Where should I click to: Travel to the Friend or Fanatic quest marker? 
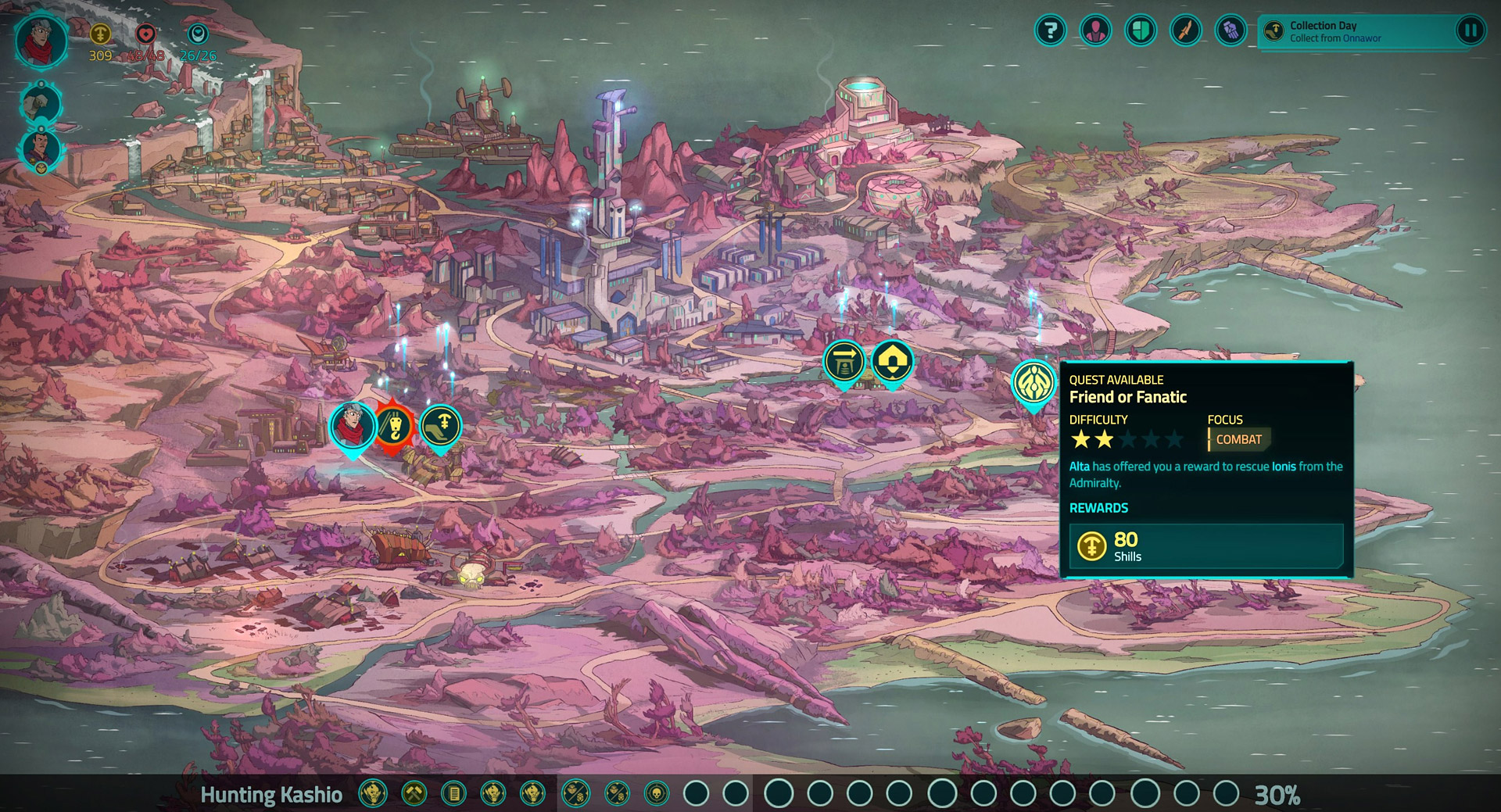coord(1034,382)
